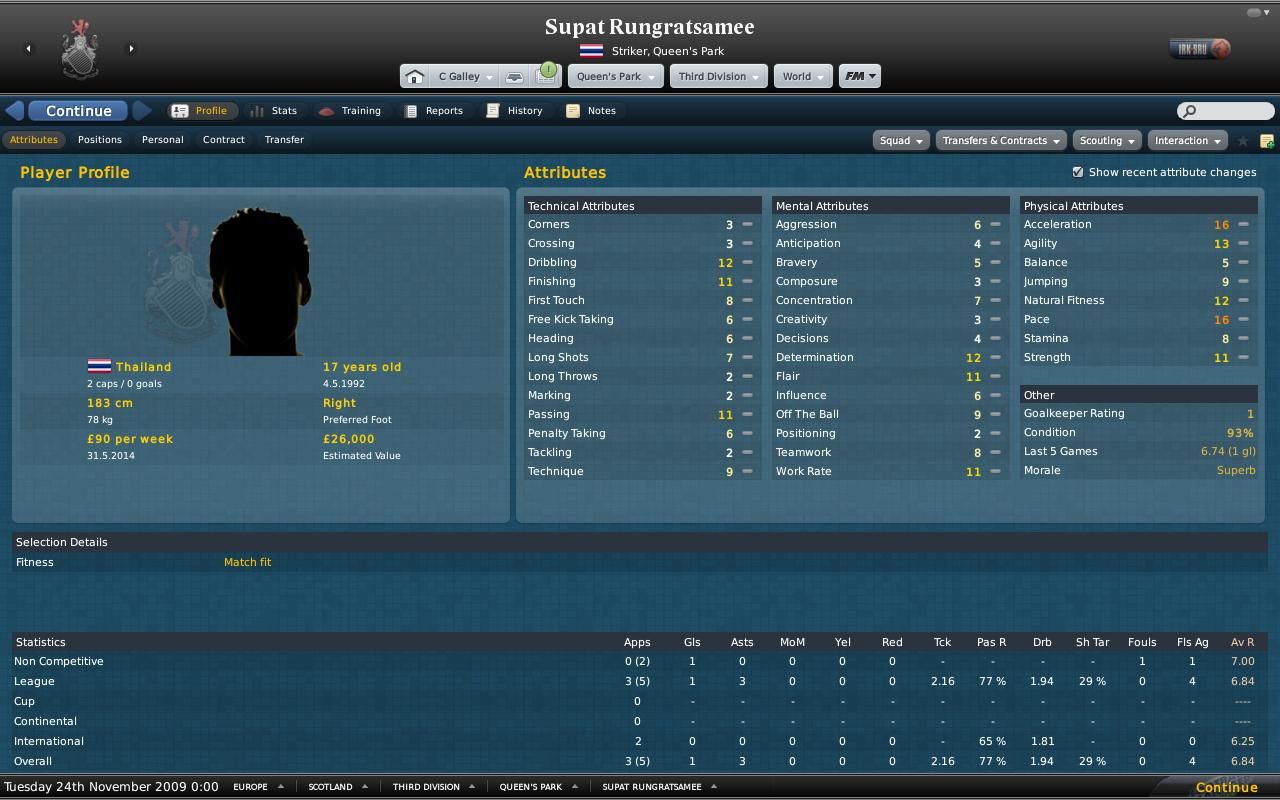Viewport: 1280px width, 800px height.
Task: Expand the Squad dropdown
Action: click(900, 141)
